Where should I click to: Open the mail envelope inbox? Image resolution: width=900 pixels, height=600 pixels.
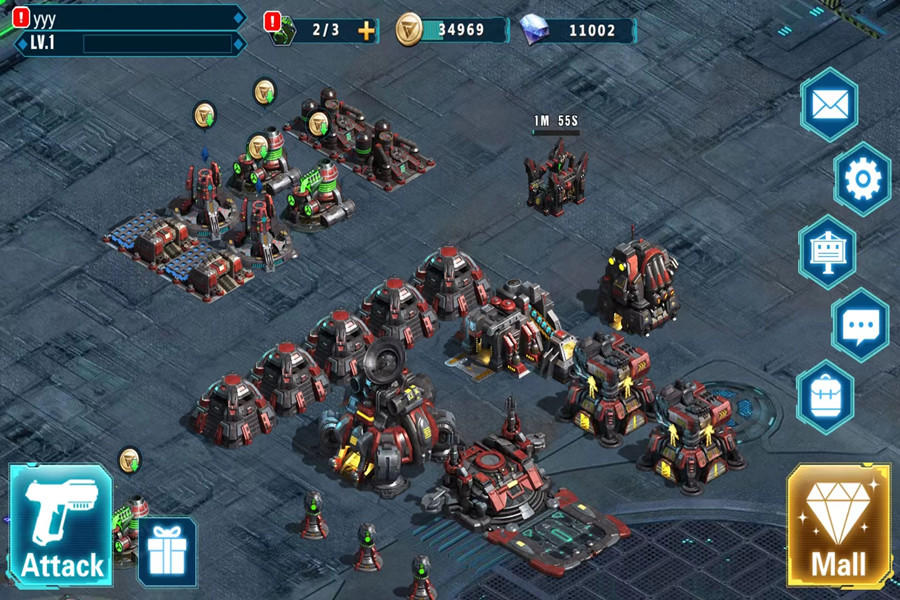coord(829,104)
